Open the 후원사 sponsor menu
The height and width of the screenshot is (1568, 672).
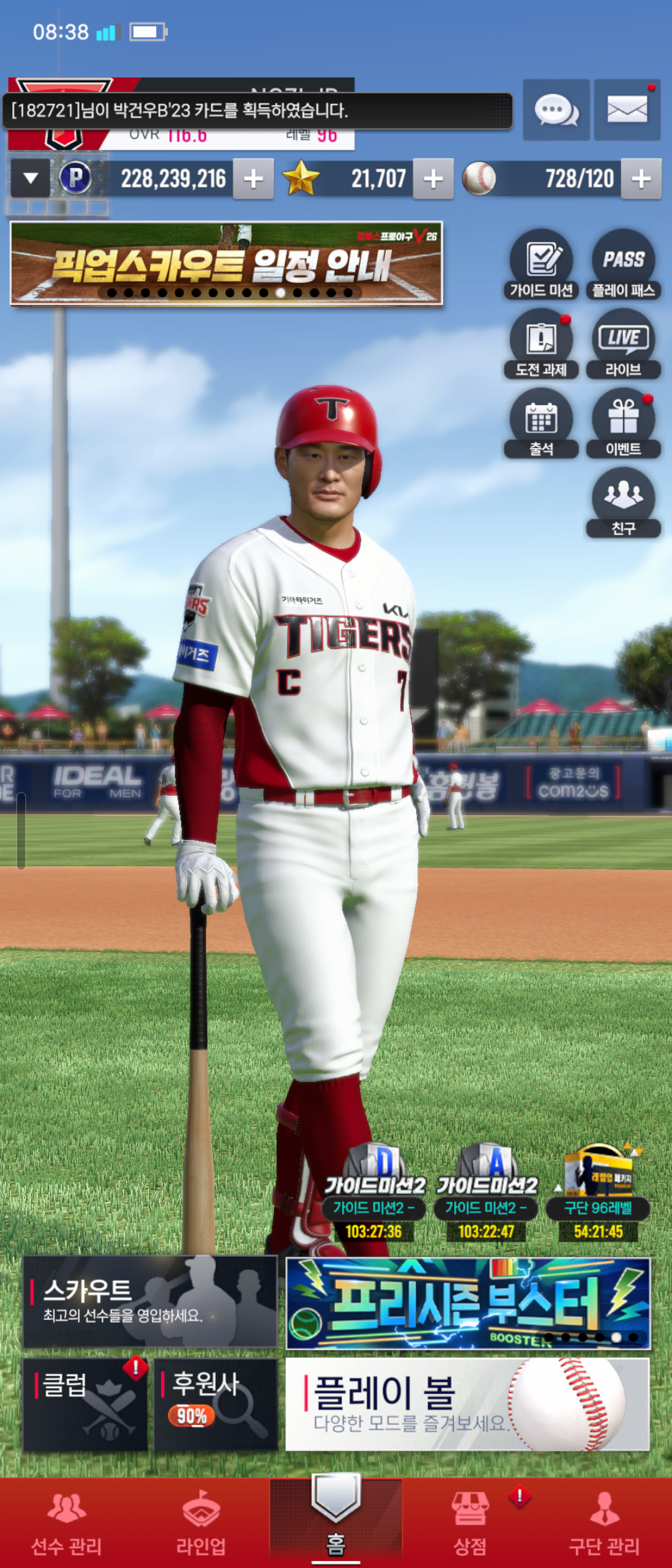(x=215, y=1404)
